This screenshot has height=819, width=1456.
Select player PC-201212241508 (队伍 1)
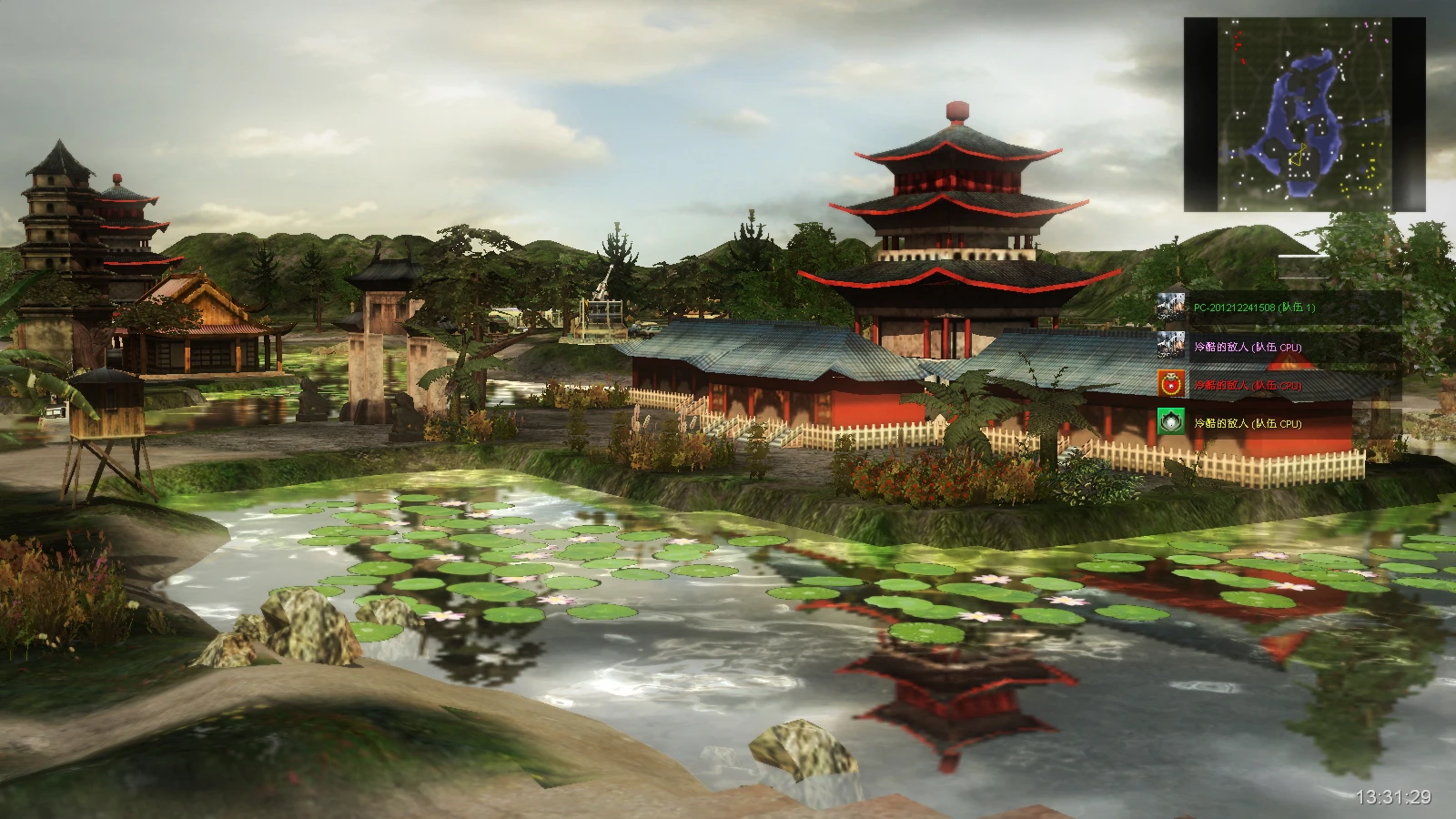[x=1253, y=308]
